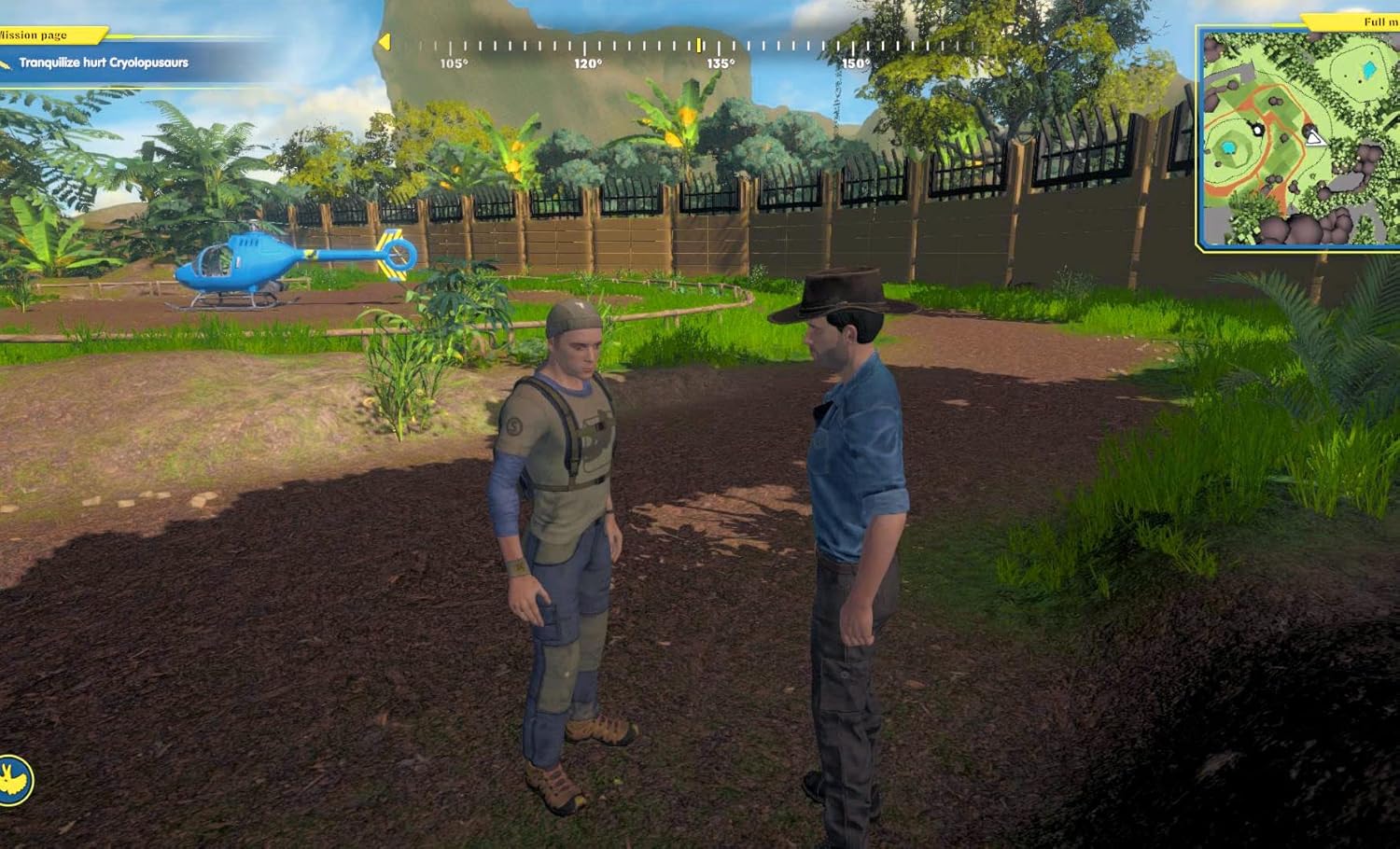The height and width of the screenshot is (849, 1400).
Task: Click the player position triangle on the minimap
Action: click(1314, 138)
